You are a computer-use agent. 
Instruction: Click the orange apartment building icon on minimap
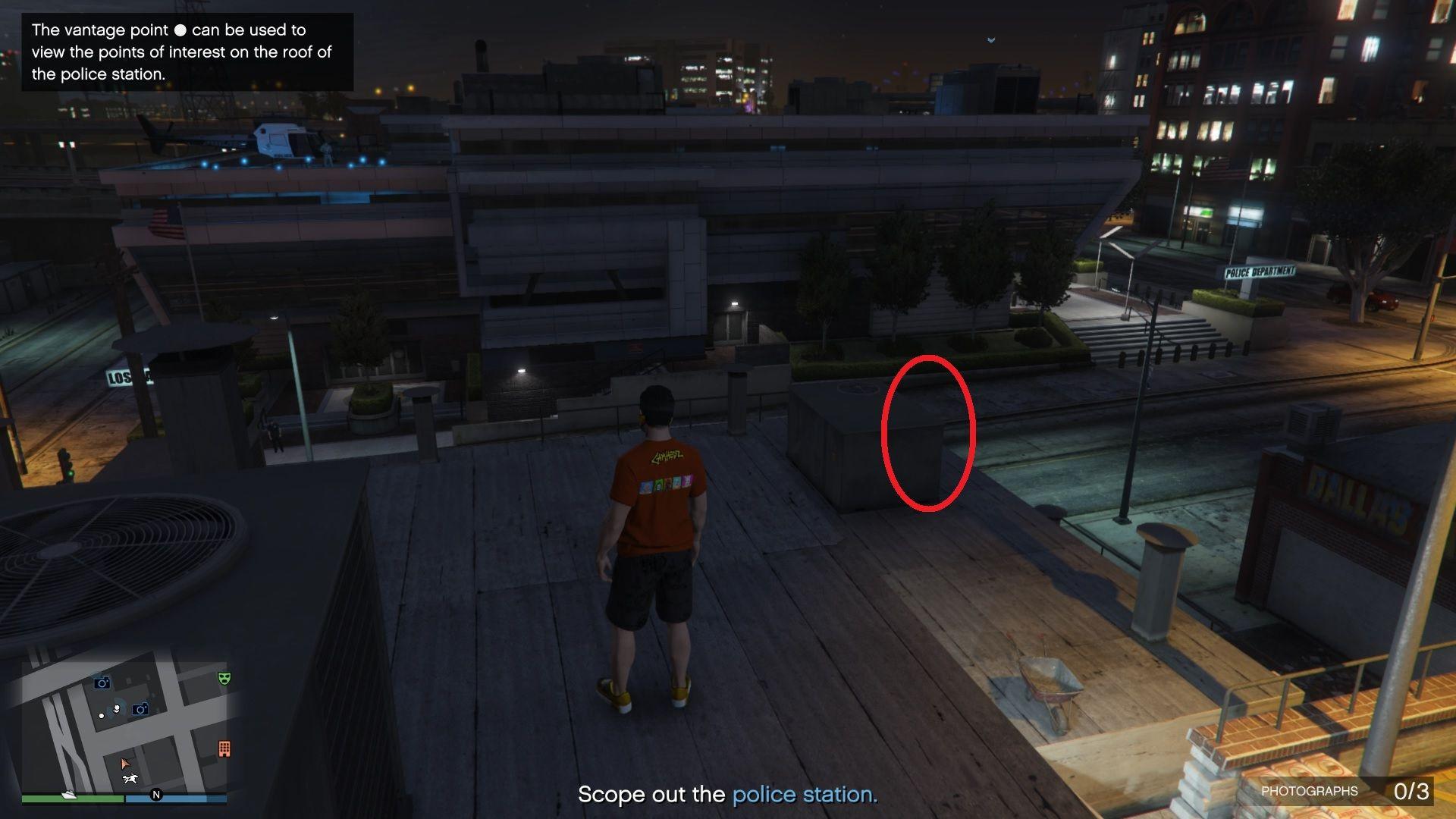[224, 748]
